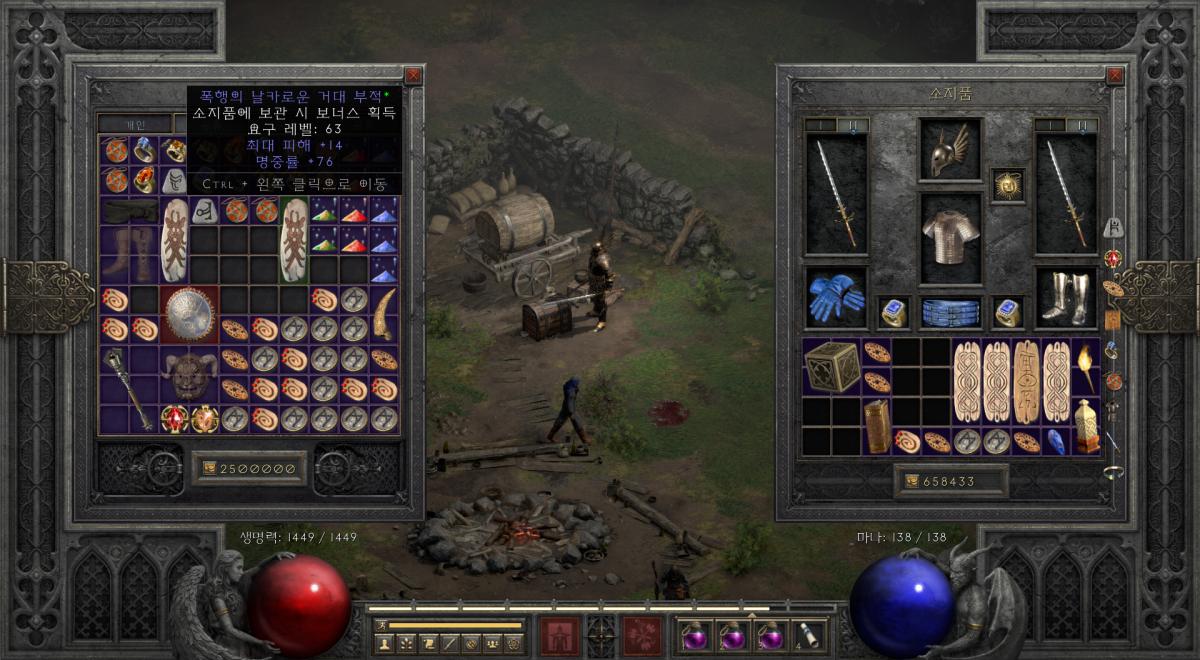The image size is (1200, 660).
Task: Select the equipped silver boots
Action: [x=1065, y=297]
